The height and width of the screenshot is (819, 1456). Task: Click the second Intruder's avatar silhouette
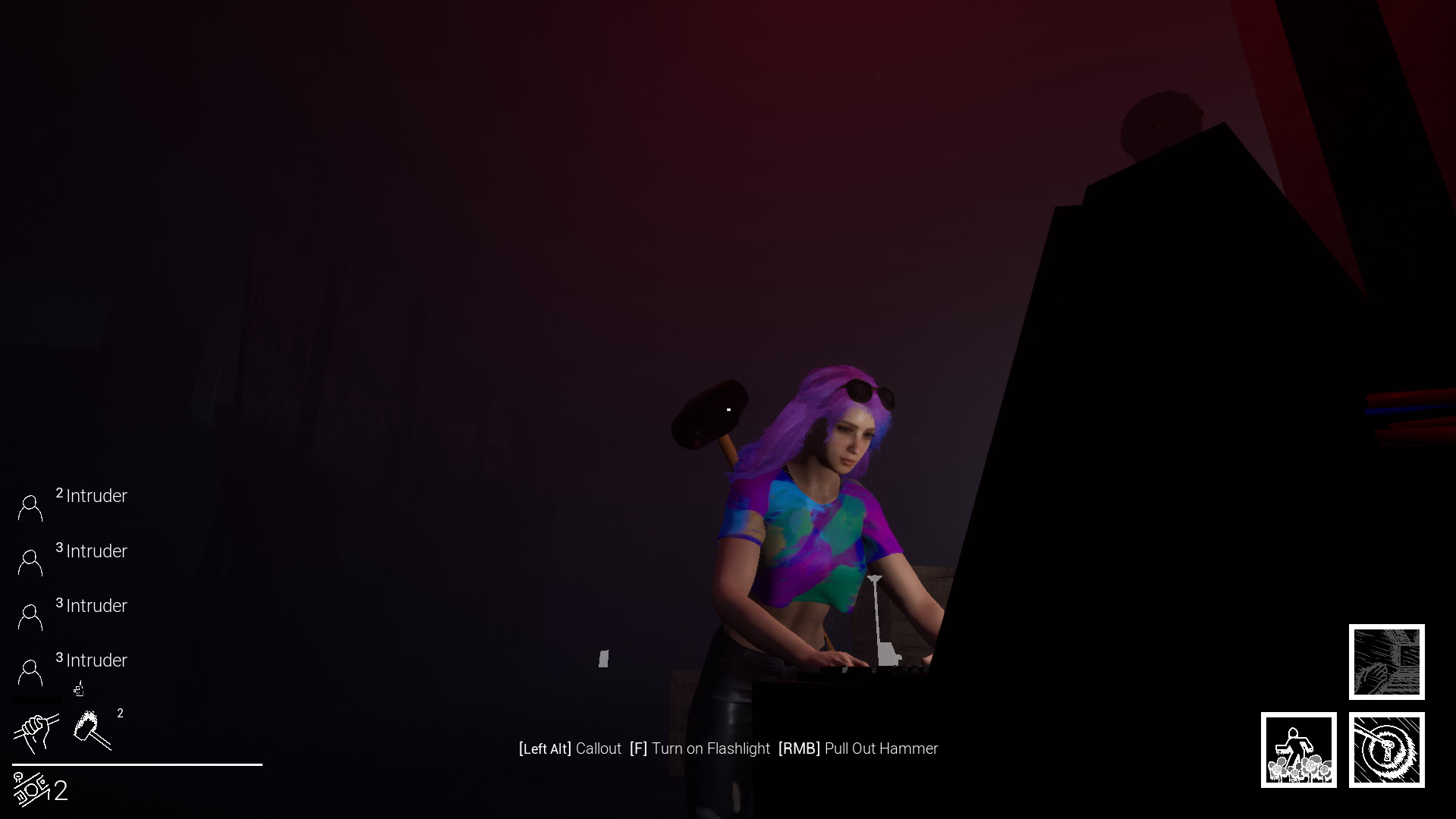(x=30, y=561)
